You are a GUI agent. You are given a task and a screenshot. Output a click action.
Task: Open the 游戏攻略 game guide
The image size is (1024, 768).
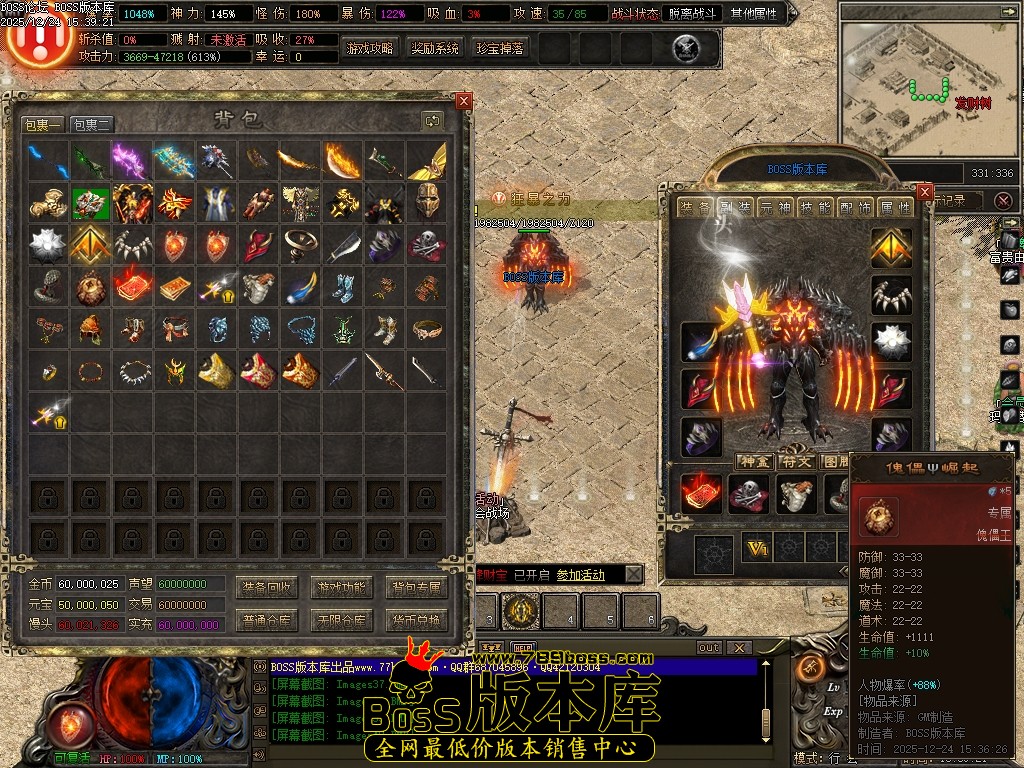369,48
